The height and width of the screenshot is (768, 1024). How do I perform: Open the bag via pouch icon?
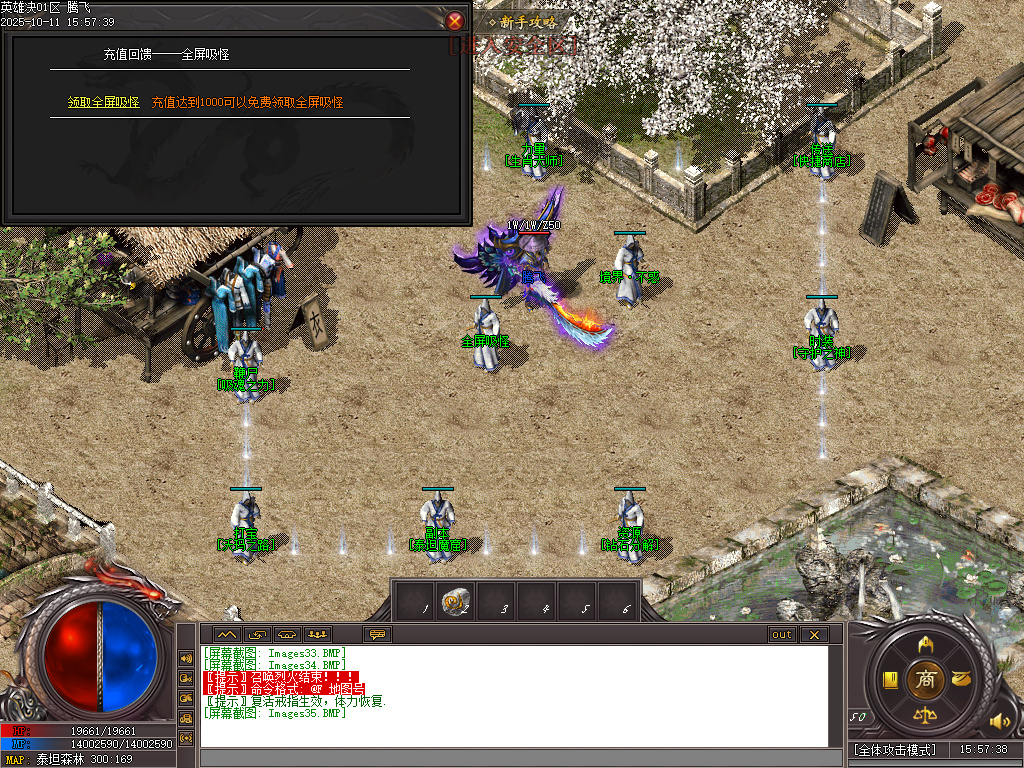point(962,679)
